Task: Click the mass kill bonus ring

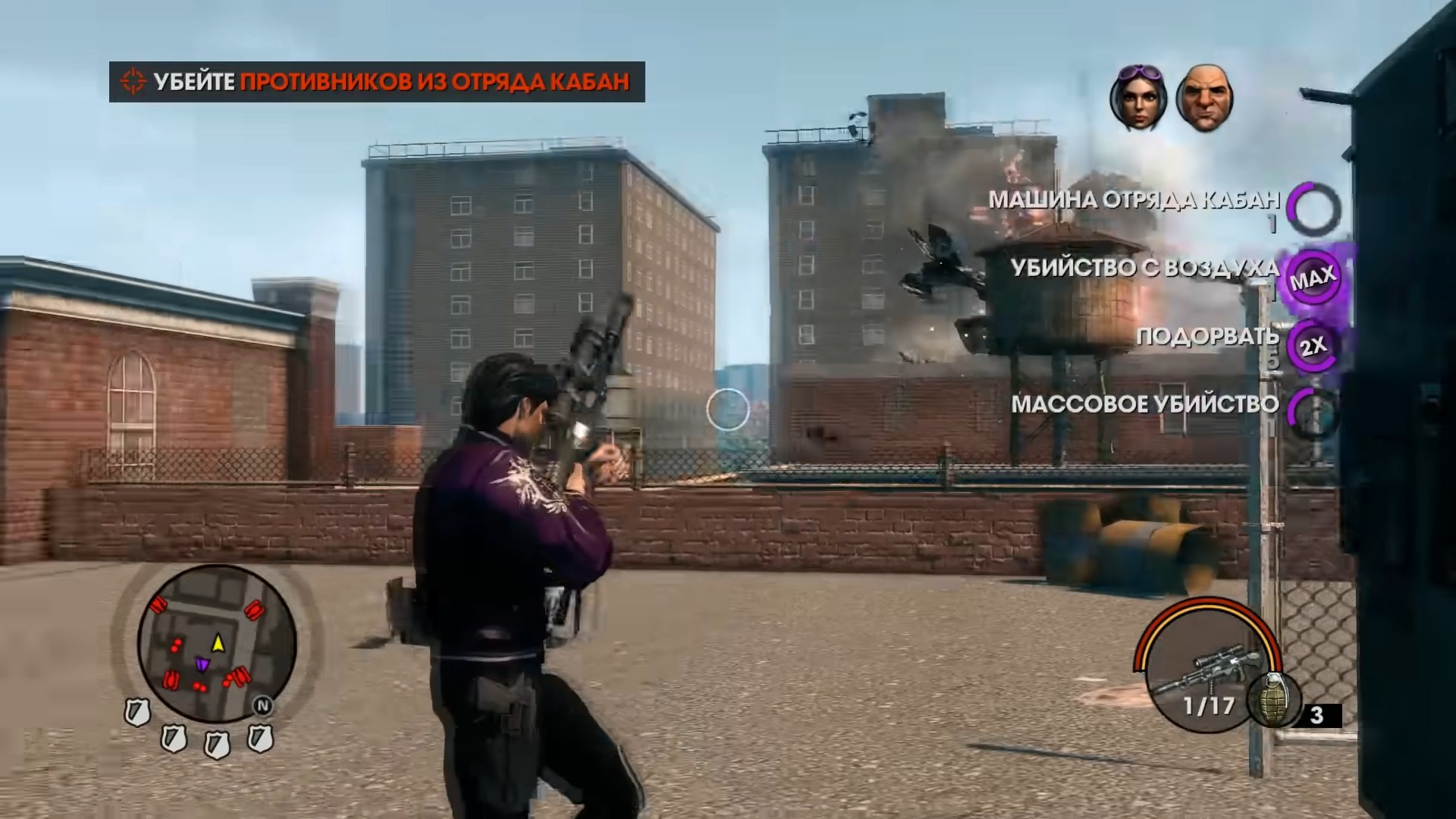Action: click(x=1314, y=411)
